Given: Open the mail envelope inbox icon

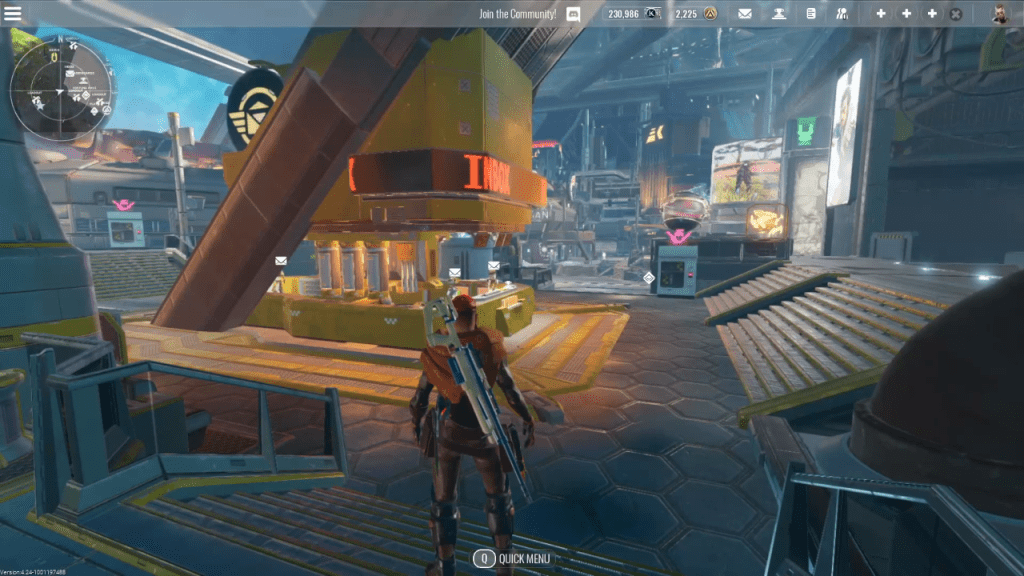Looking at the screenshot, I should pos(745,14).
